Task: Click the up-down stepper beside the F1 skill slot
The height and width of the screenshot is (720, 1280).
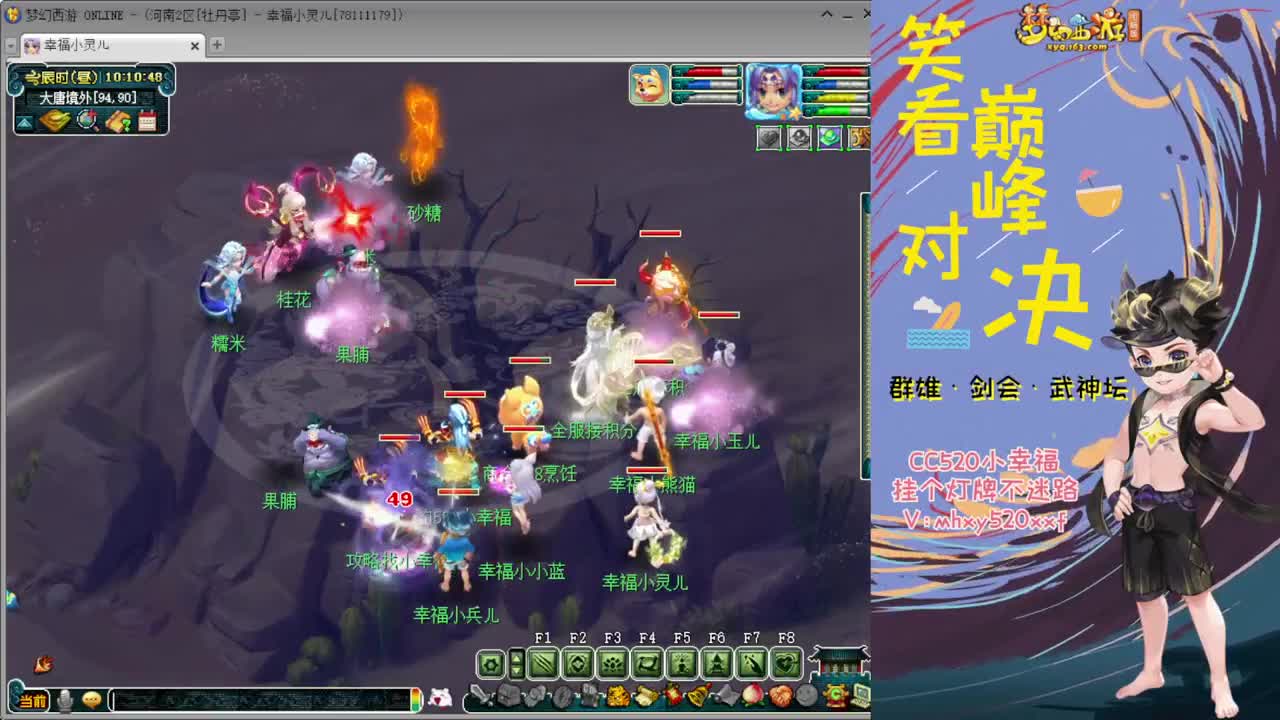Action: [x=516, y=662]
